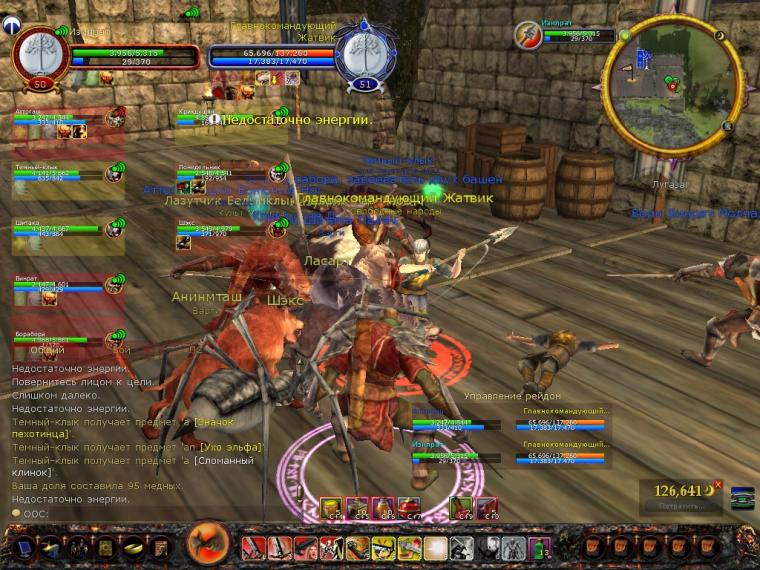The width and height of the screenshot is (760, 570).
Task: Select the Главнокомандующий row in raid management
Action: [x=565, y=423]
